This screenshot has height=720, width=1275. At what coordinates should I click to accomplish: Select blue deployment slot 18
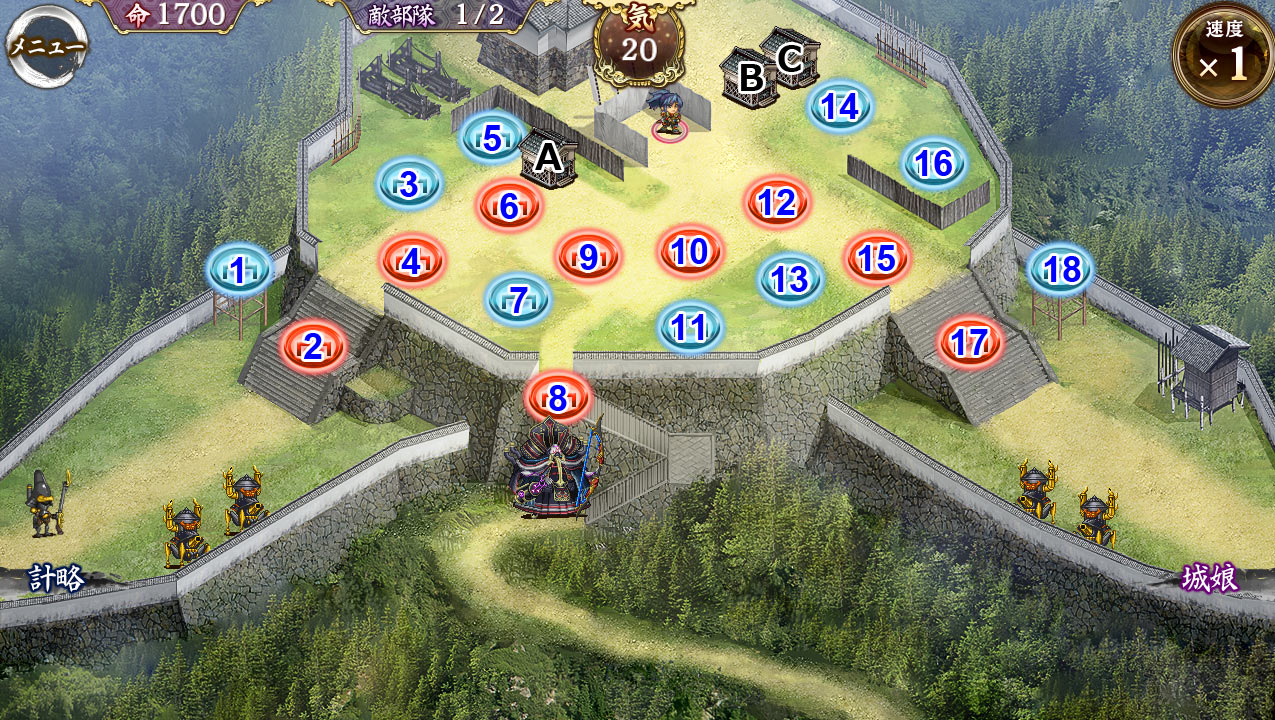point(1060,269)
